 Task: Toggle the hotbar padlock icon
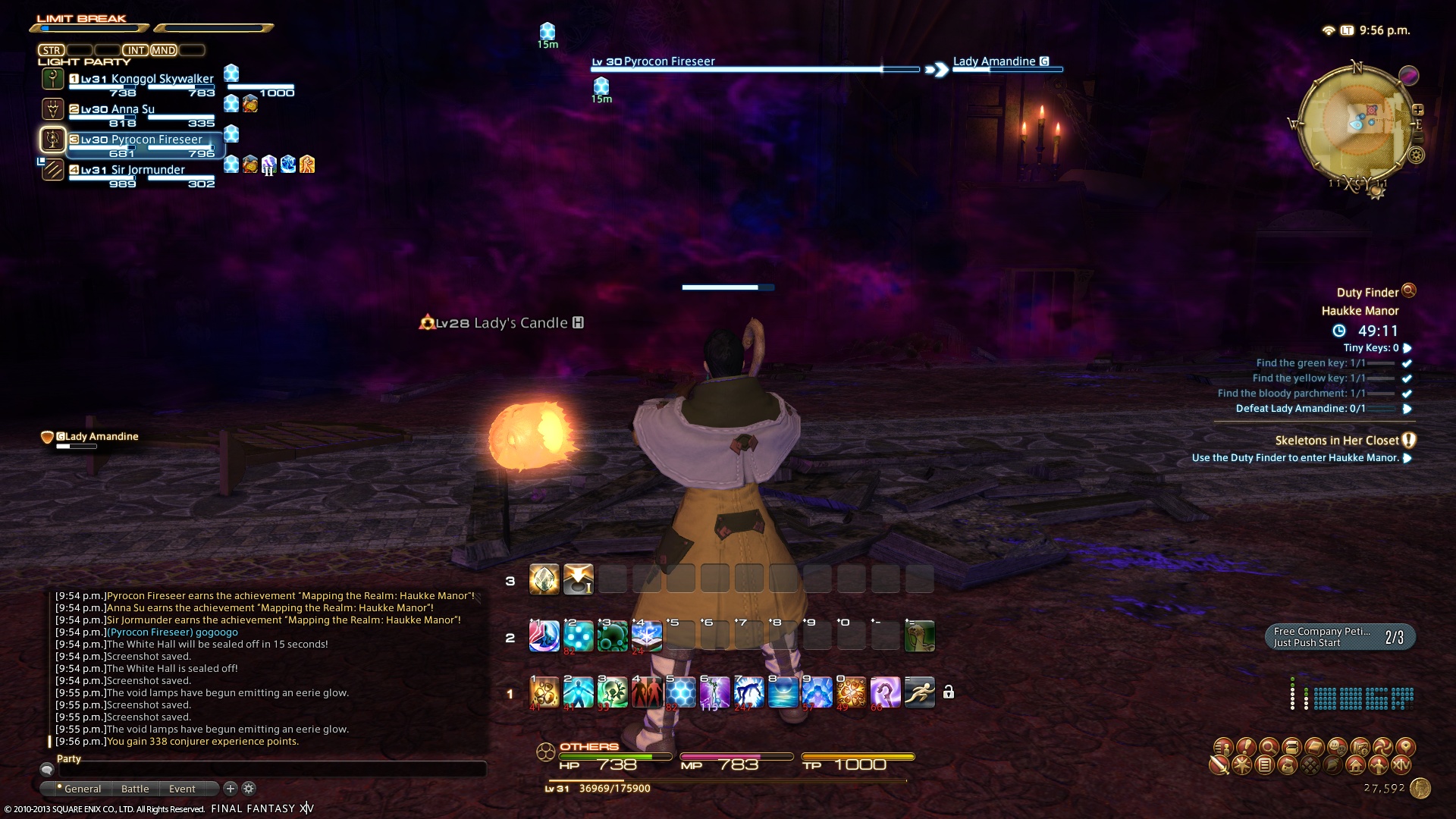click(948, 692)
